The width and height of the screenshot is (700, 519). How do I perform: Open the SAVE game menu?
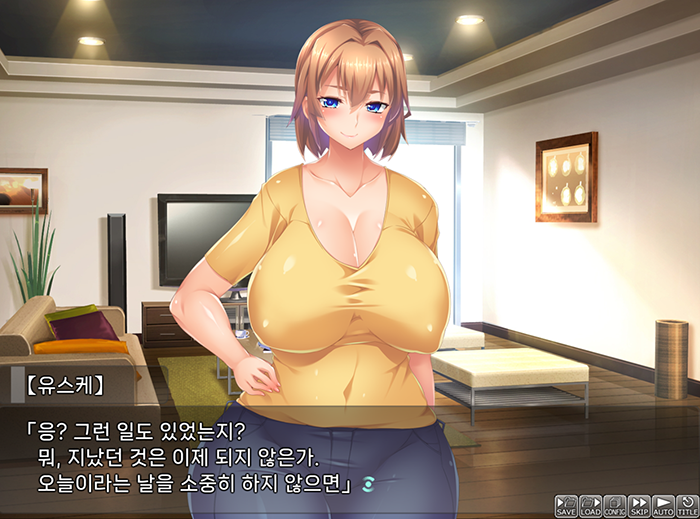(x=566, y=505)
